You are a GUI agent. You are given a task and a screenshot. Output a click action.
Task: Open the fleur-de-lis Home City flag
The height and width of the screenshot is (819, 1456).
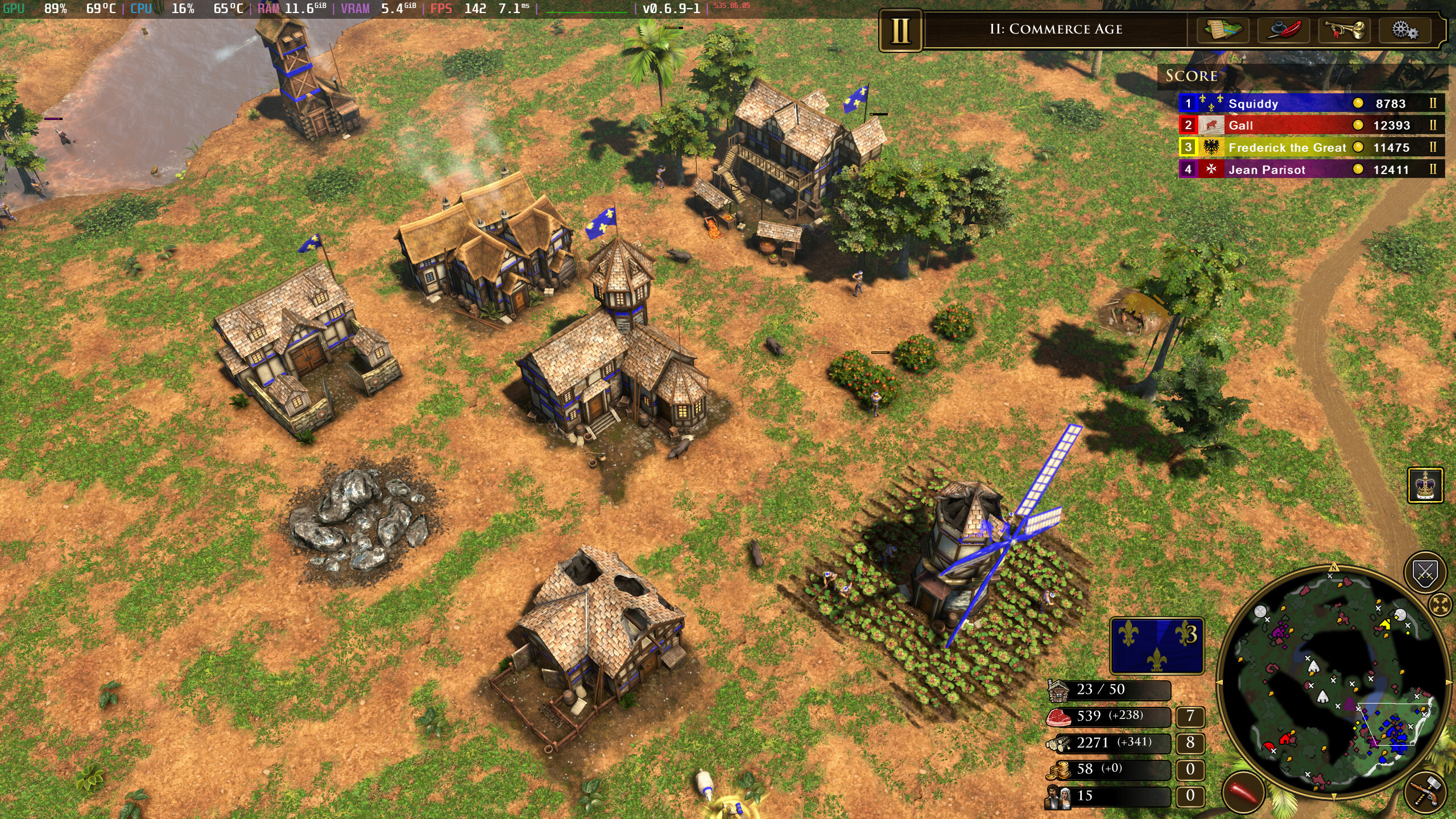coord(1157,646)
